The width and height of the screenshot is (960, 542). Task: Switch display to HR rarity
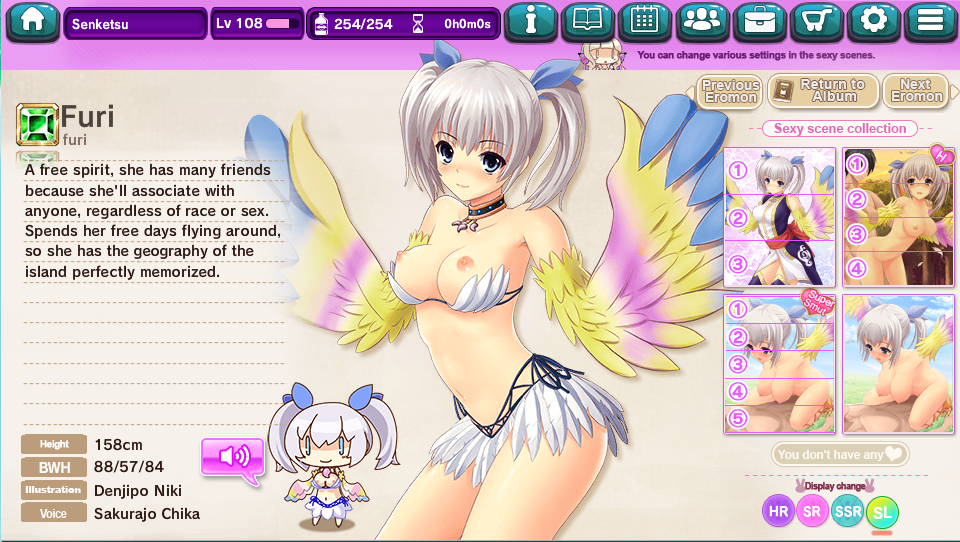778,512
